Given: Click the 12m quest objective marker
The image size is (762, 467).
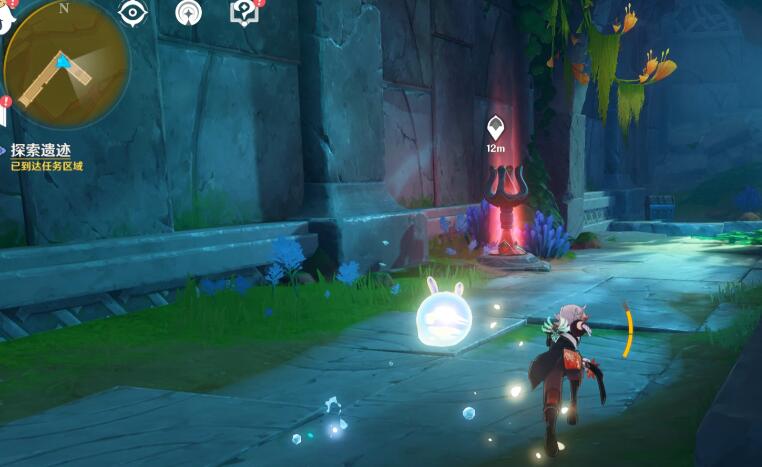Looking at the screenshot, I should click(495, 128).
